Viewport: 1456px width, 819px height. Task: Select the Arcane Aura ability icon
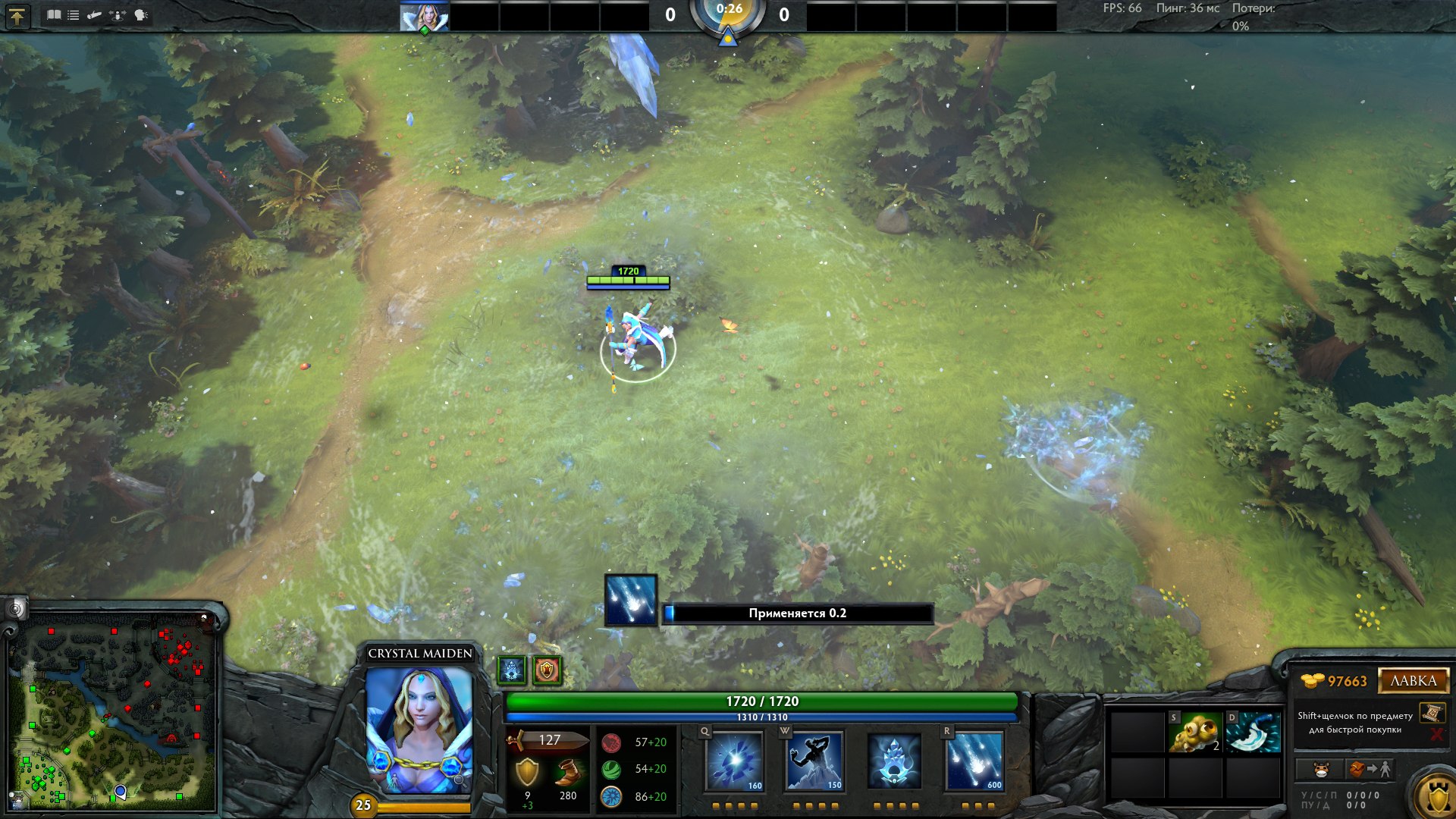tap(895, 761)
